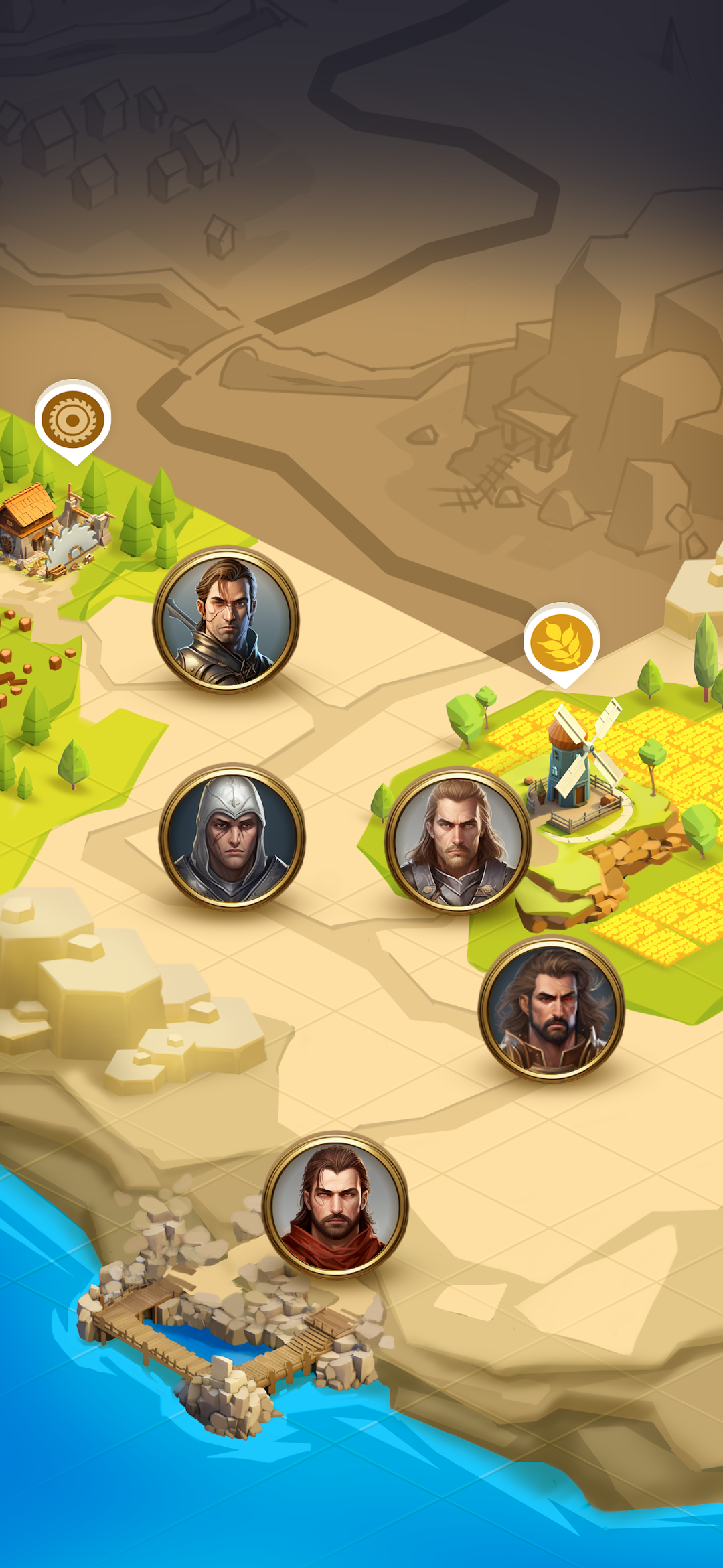The height and width of the screenshot is (1568, 723).
Task: Select the red-scarfed bearded hero portrait
Action: point(335,1205)
